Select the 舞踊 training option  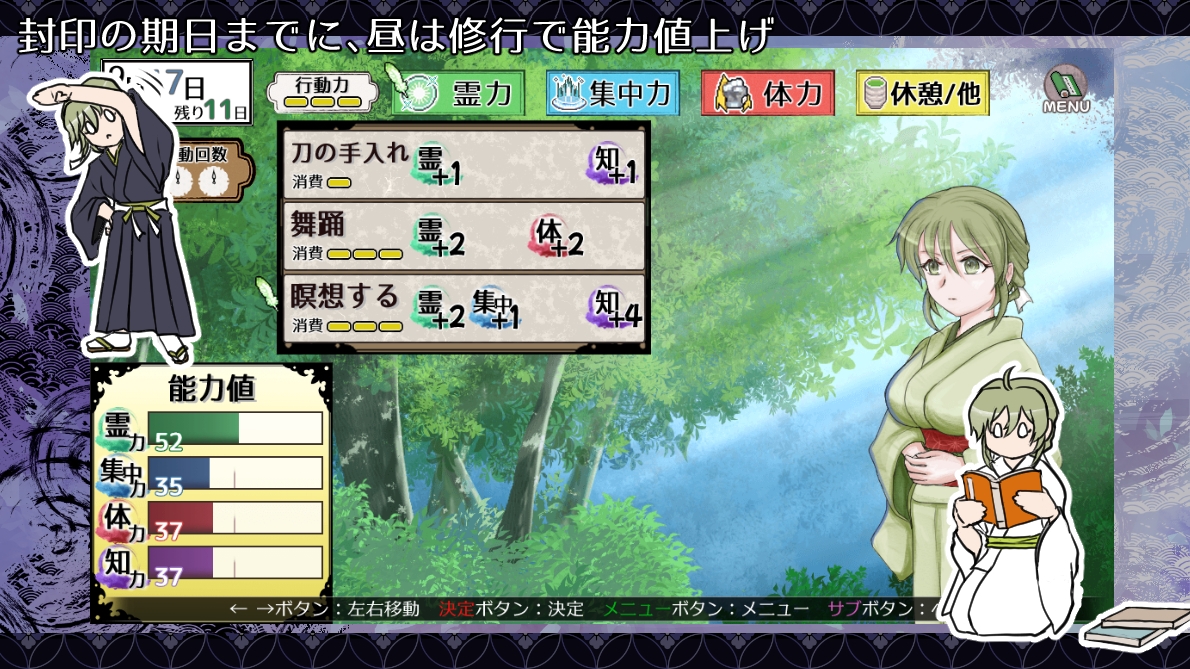[464, 236]
